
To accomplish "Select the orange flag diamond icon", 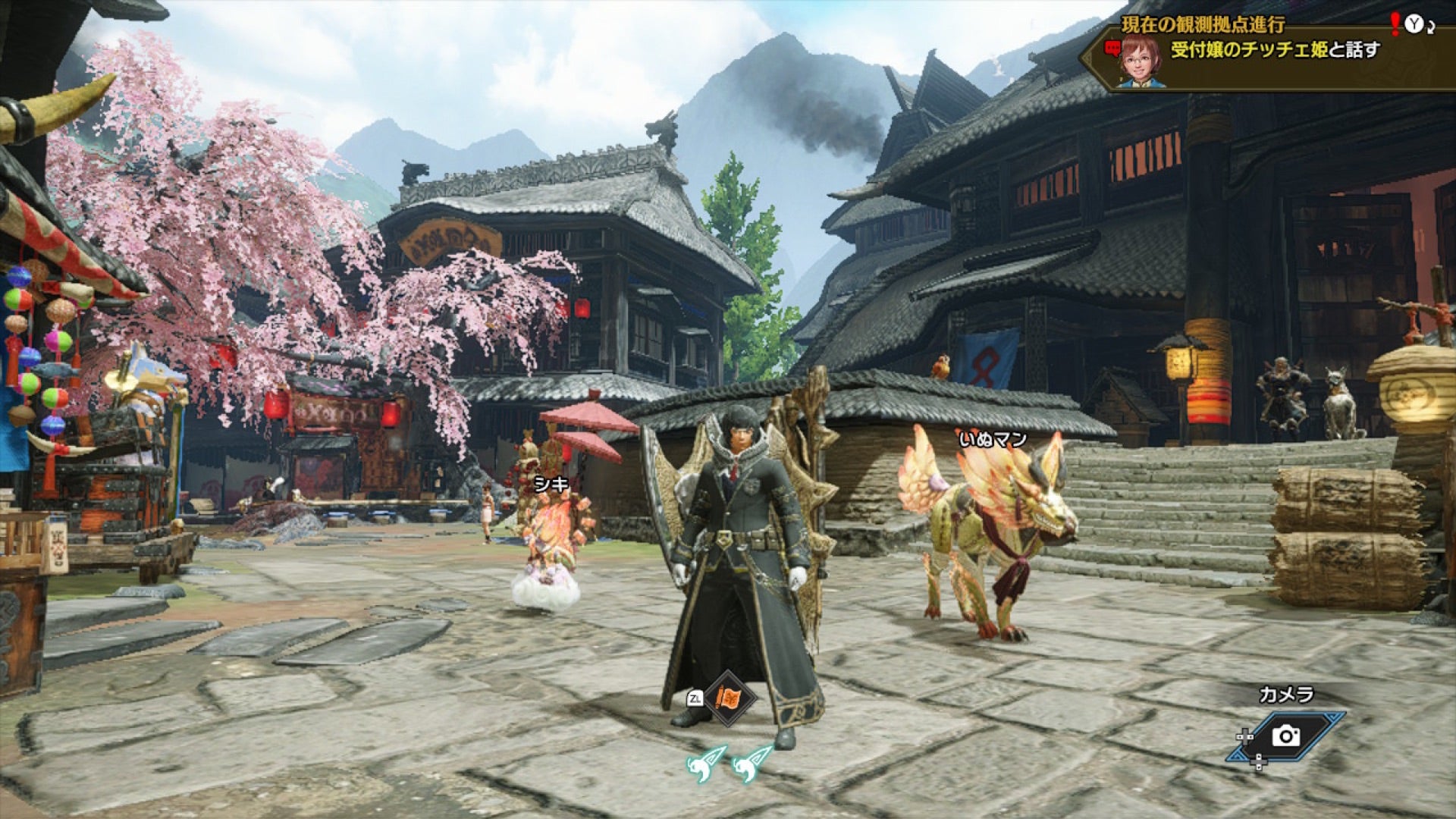I will pos(730,698).
